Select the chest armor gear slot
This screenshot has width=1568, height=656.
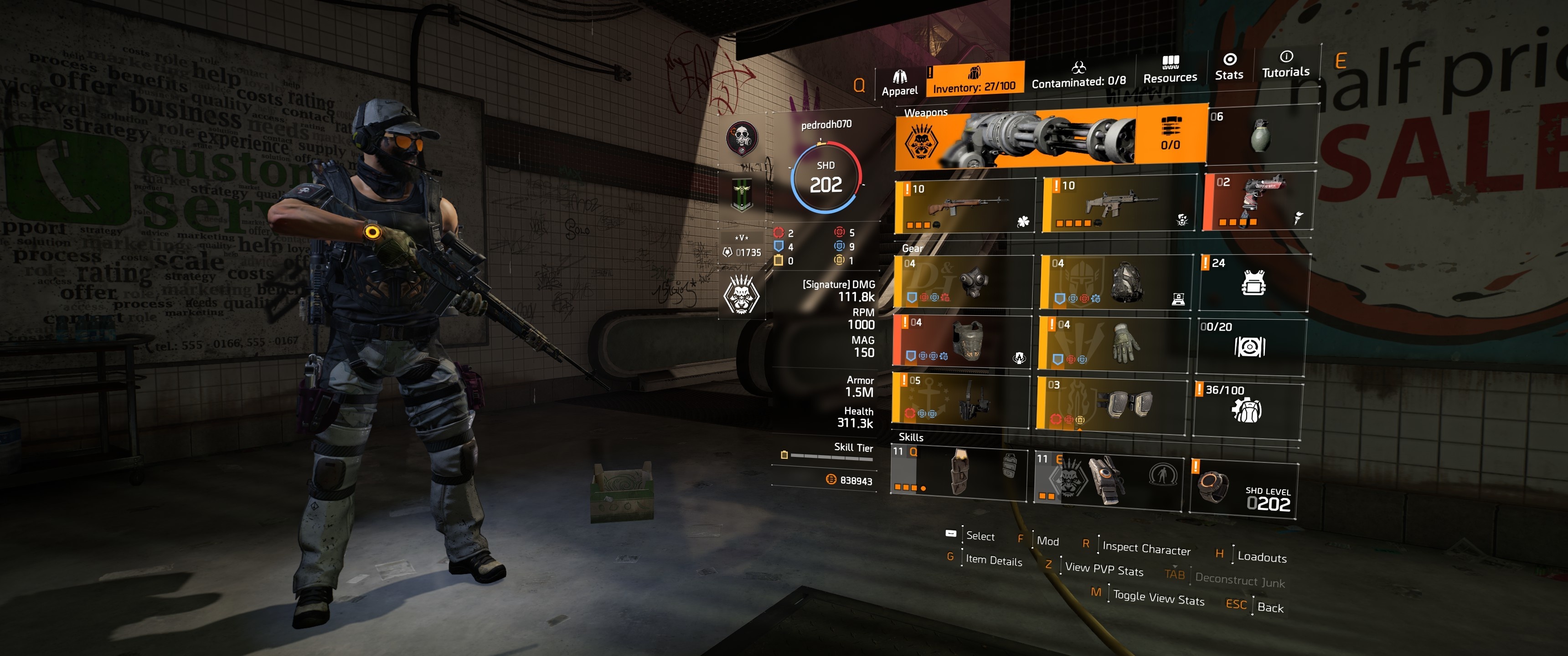pyautogui.click(x=962, y=340)
